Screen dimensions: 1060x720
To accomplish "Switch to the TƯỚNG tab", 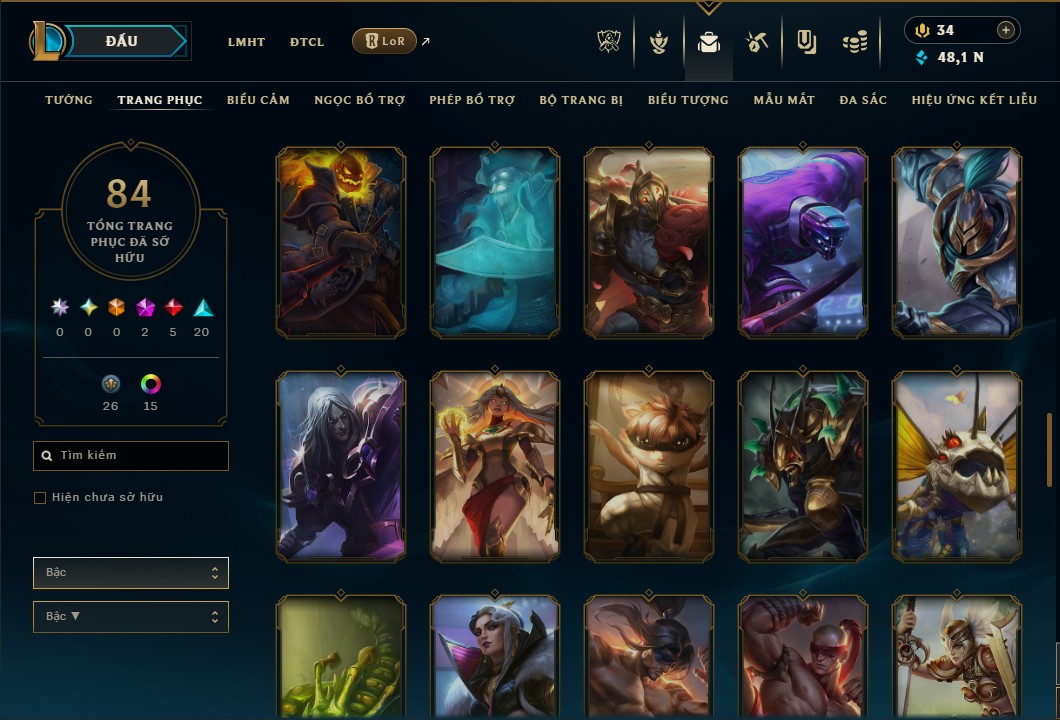I will [x=69, y=100].
